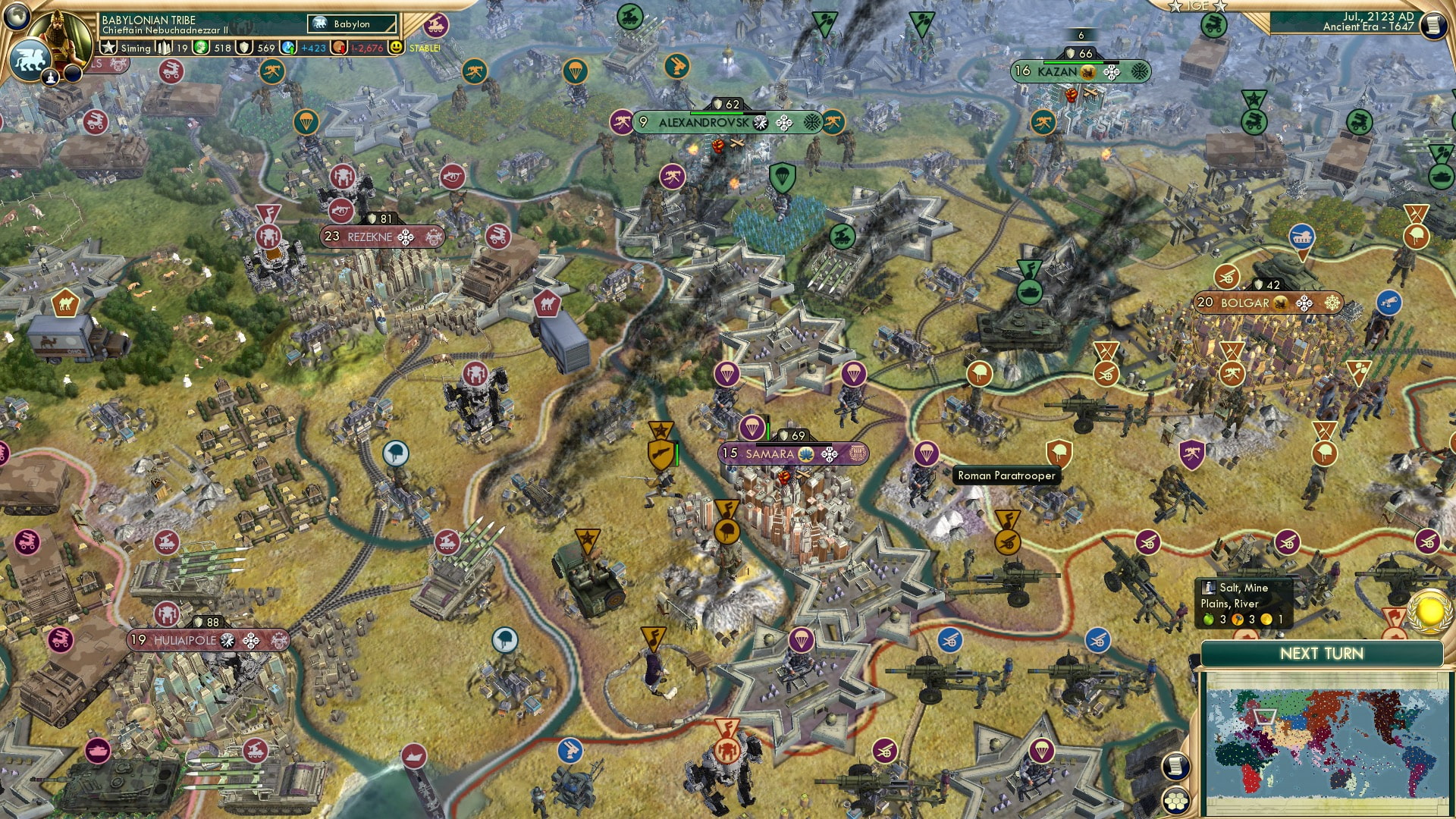Toggle Kazan's city focus crosshair icon
The height and width of the screenshot is (819, 1456).
(1111, 72)
